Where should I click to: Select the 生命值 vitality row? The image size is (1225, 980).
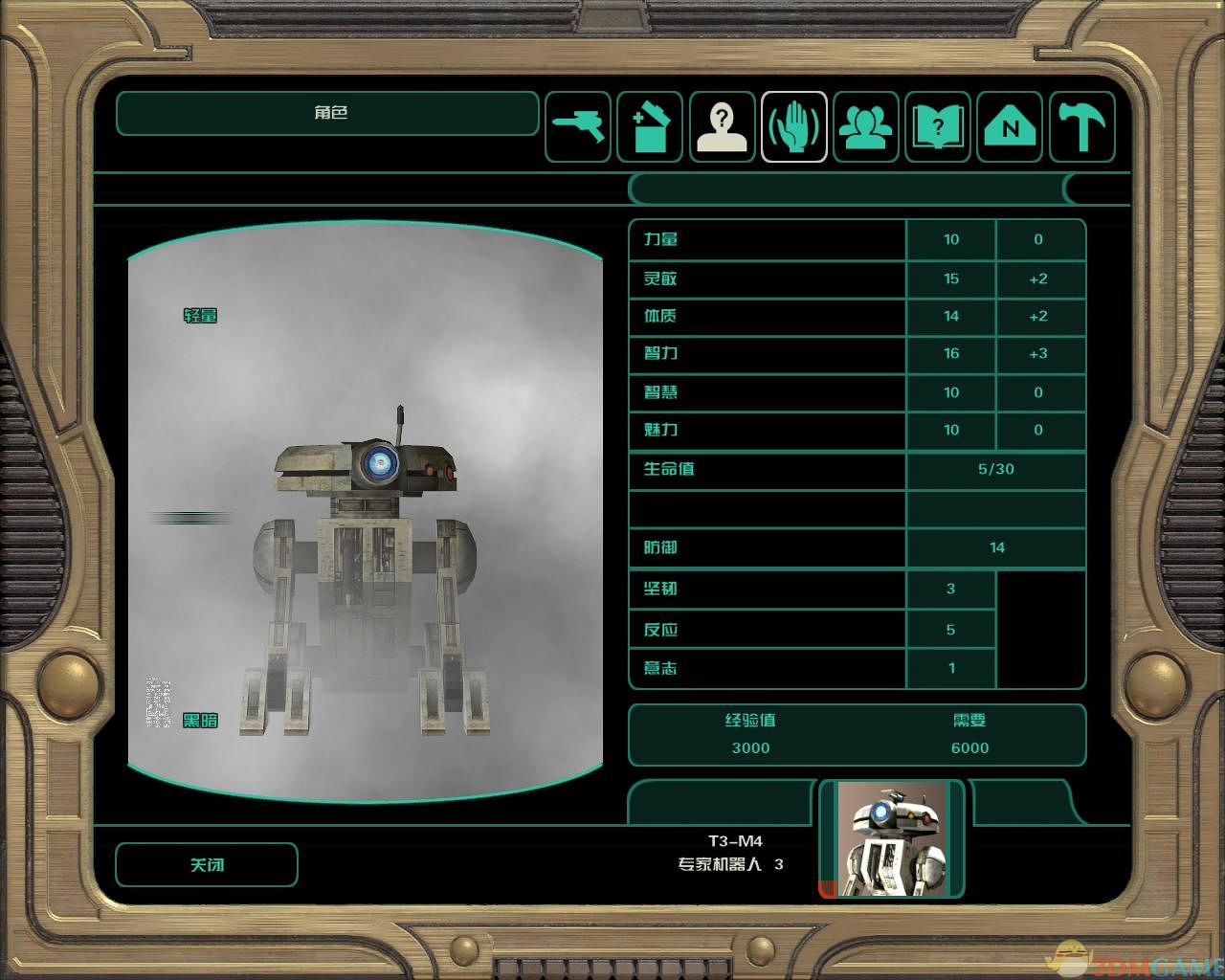pyautogui.click(x=766, y=469)
